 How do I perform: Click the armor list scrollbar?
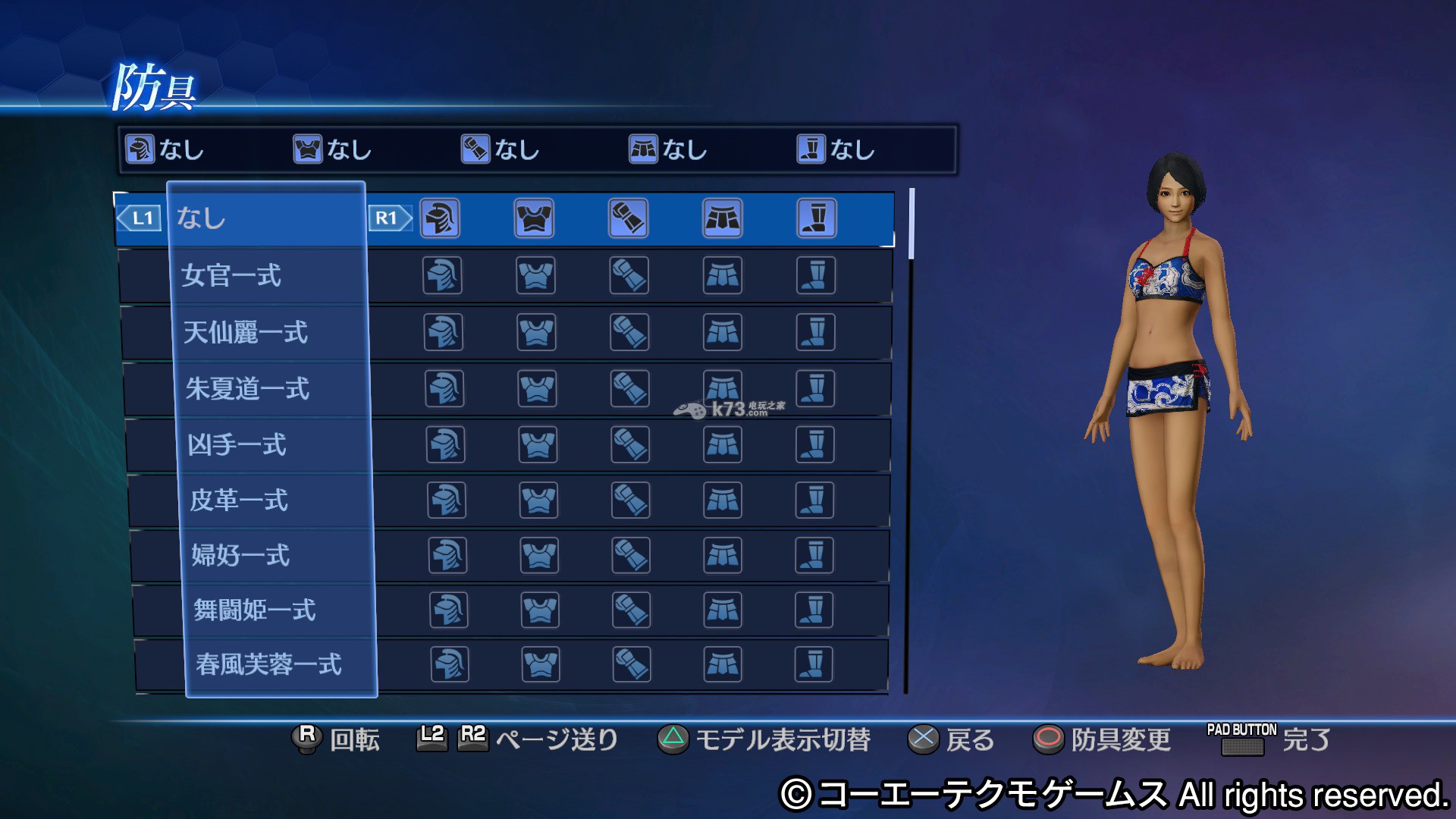tap(911, 224)
